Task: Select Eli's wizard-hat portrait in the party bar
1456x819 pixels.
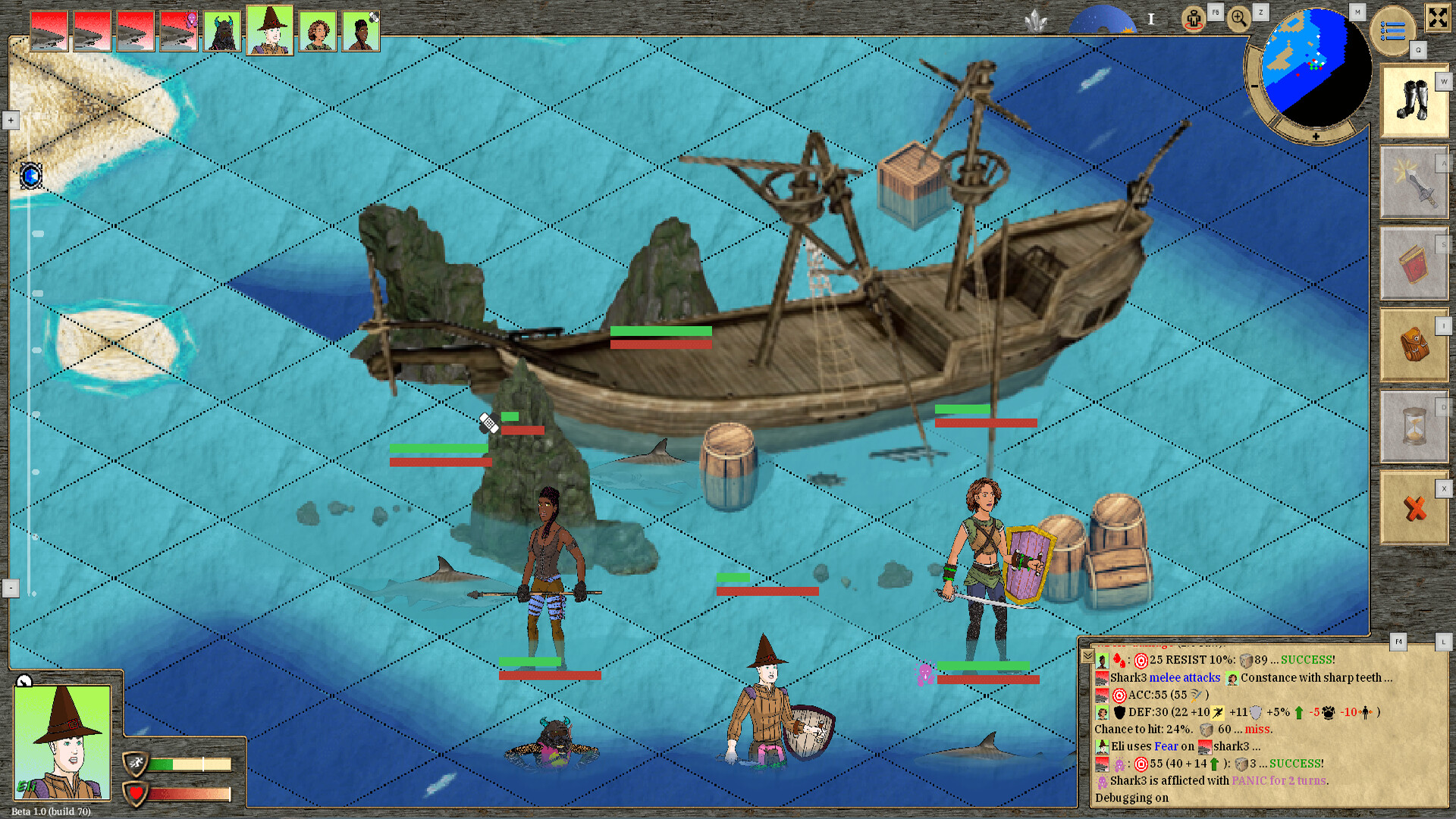Action: pos(270,30)
